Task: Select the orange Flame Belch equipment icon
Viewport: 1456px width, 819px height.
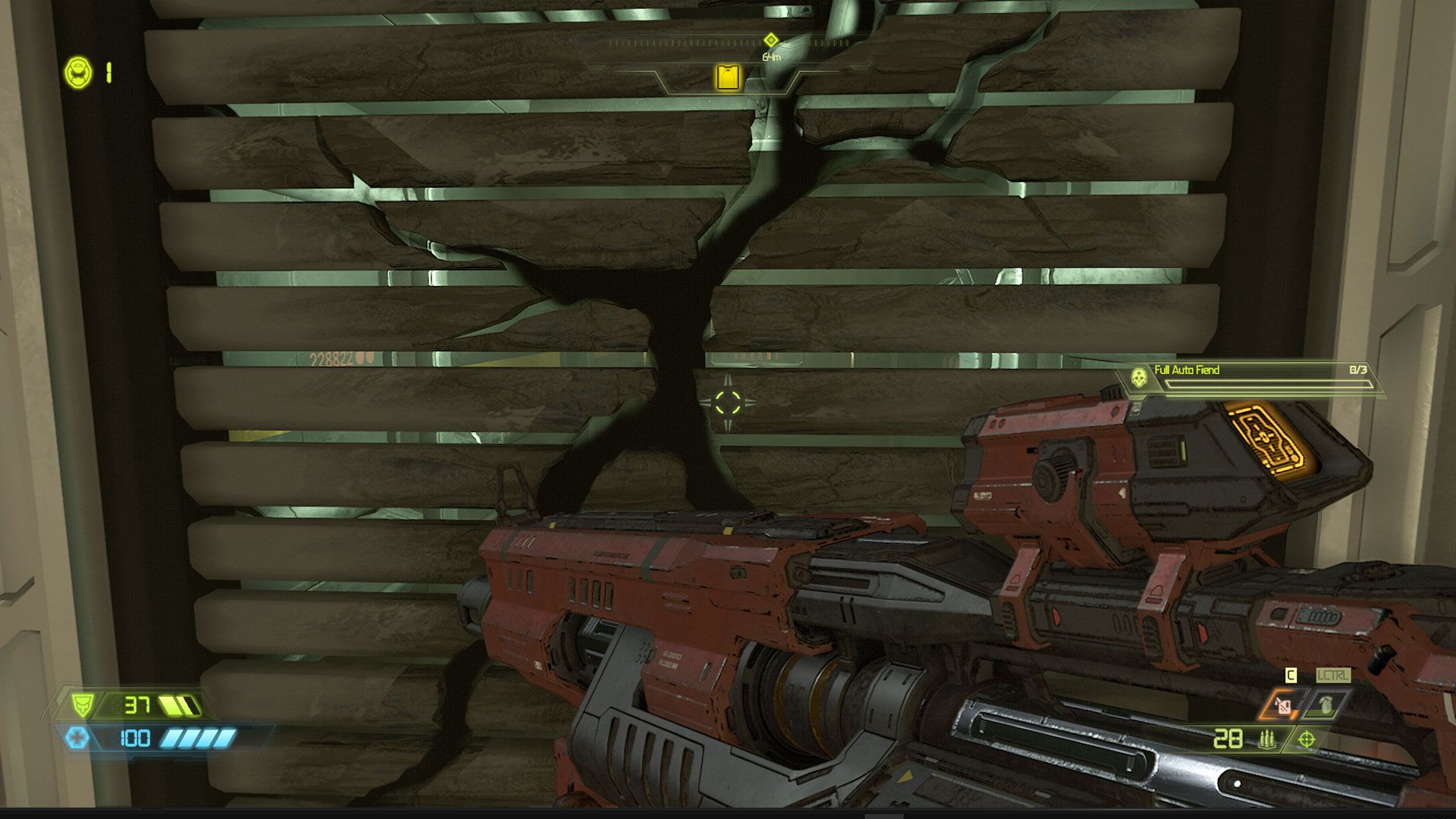Action: pos(1282,706)
